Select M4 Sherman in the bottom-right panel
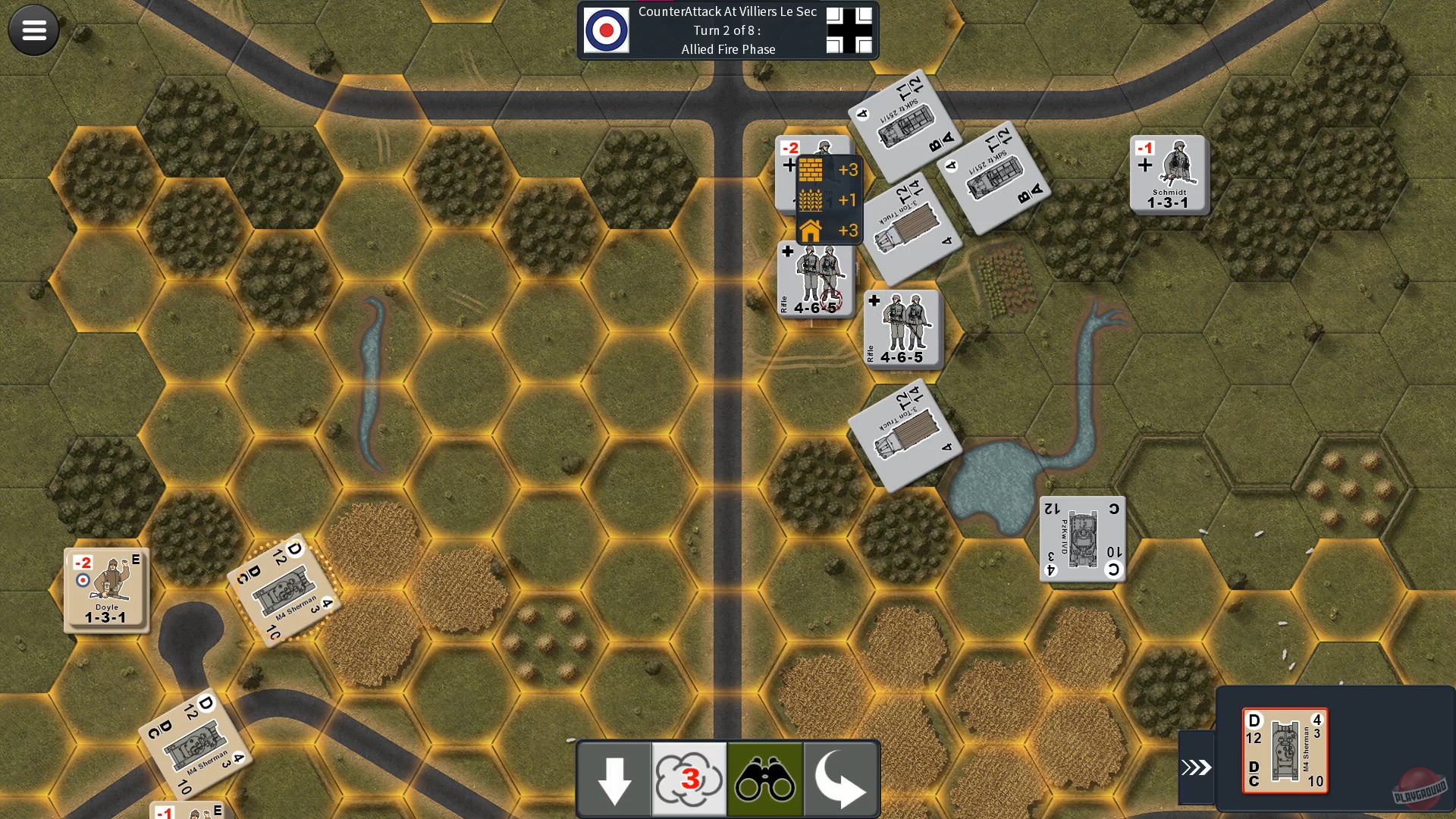The width and height of the screenshot is (1456, 819). pyautogui.click(x=1285, y=751)
